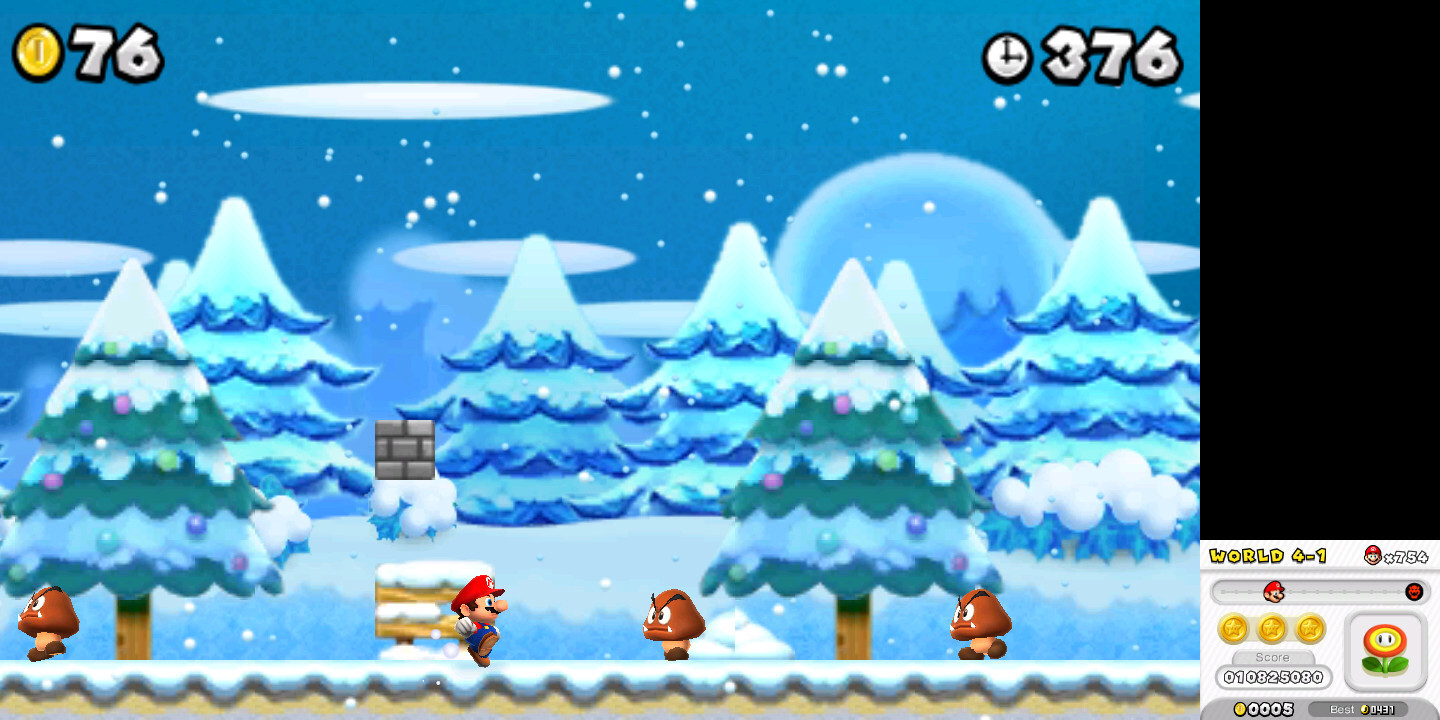Click the score value 010825080
Image resolution: width=1440 pixels, height=720 pixels.
[1273, 677]
